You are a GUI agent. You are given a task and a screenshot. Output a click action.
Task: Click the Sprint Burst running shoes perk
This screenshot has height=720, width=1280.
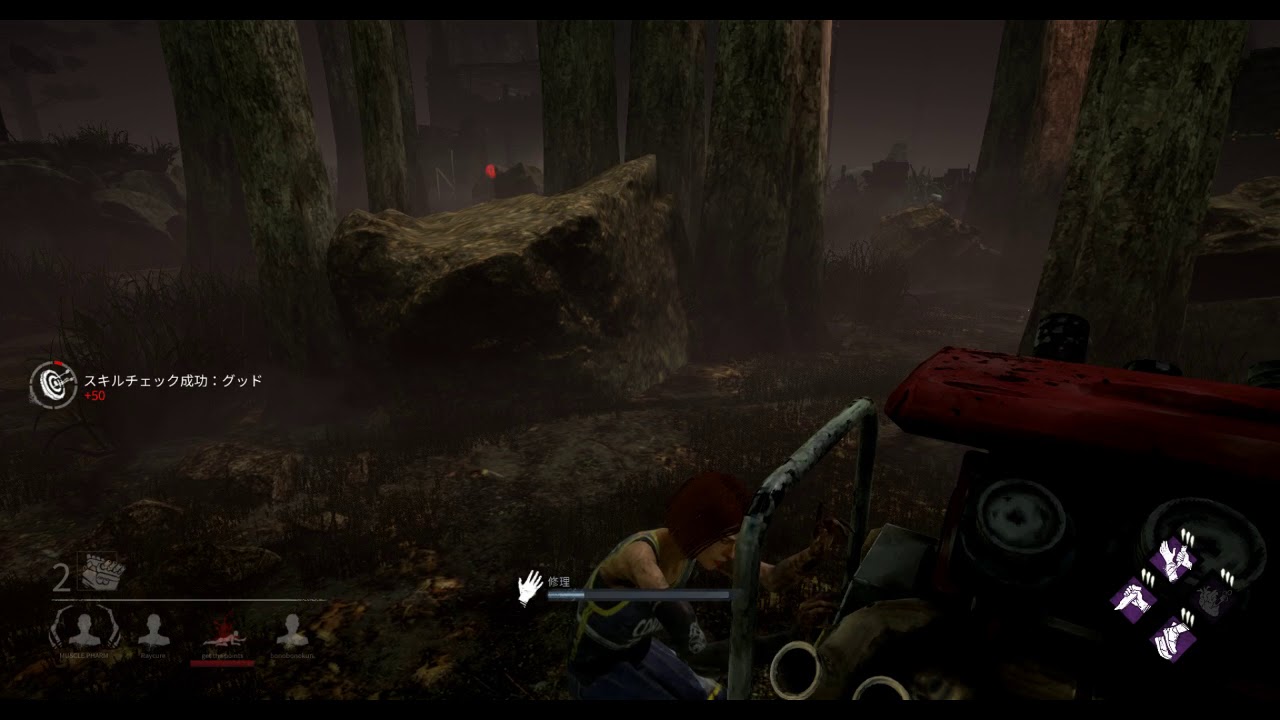coord(1172,638)
